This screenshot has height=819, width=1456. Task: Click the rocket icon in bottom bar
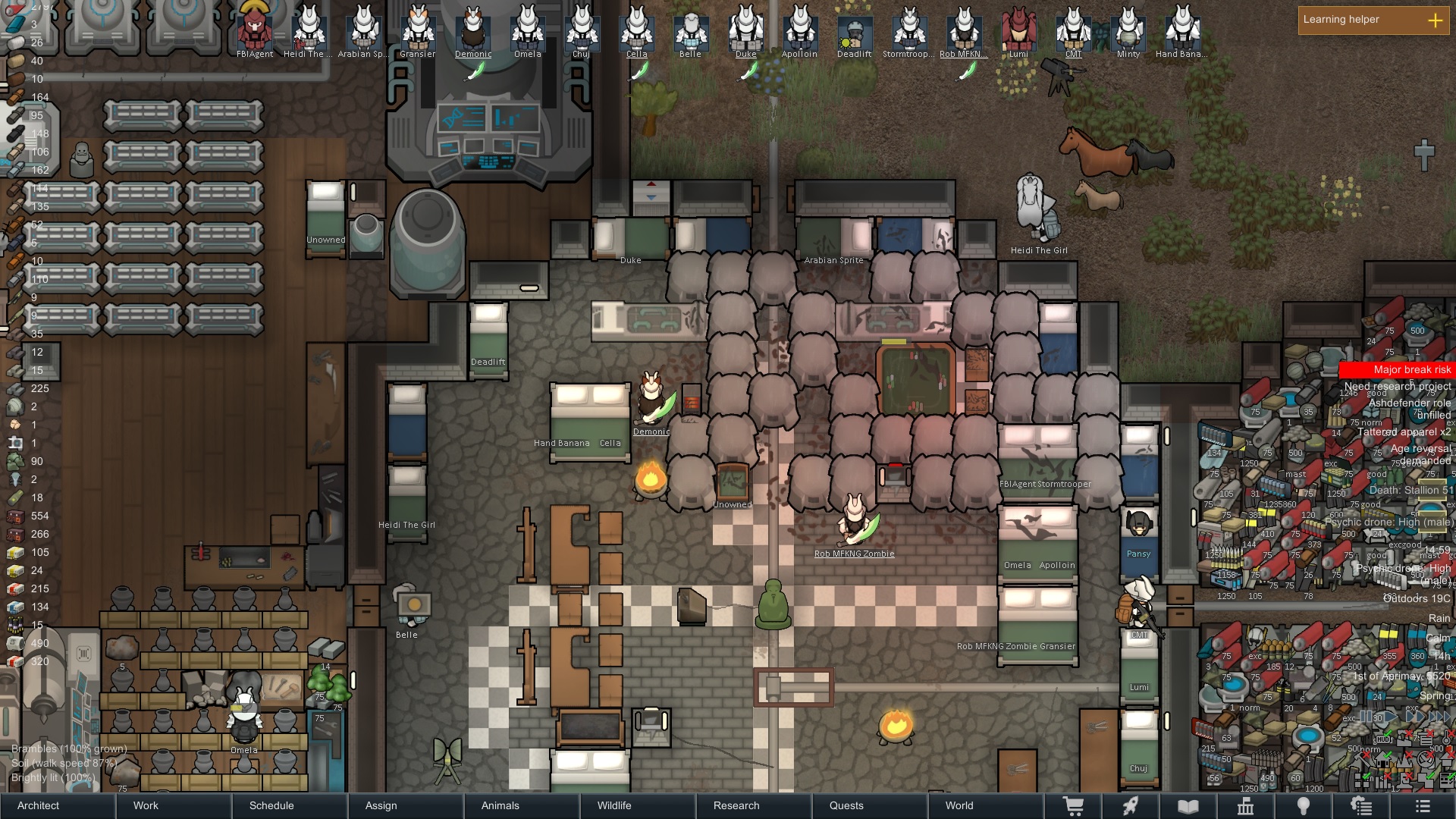pos(1131,806)
